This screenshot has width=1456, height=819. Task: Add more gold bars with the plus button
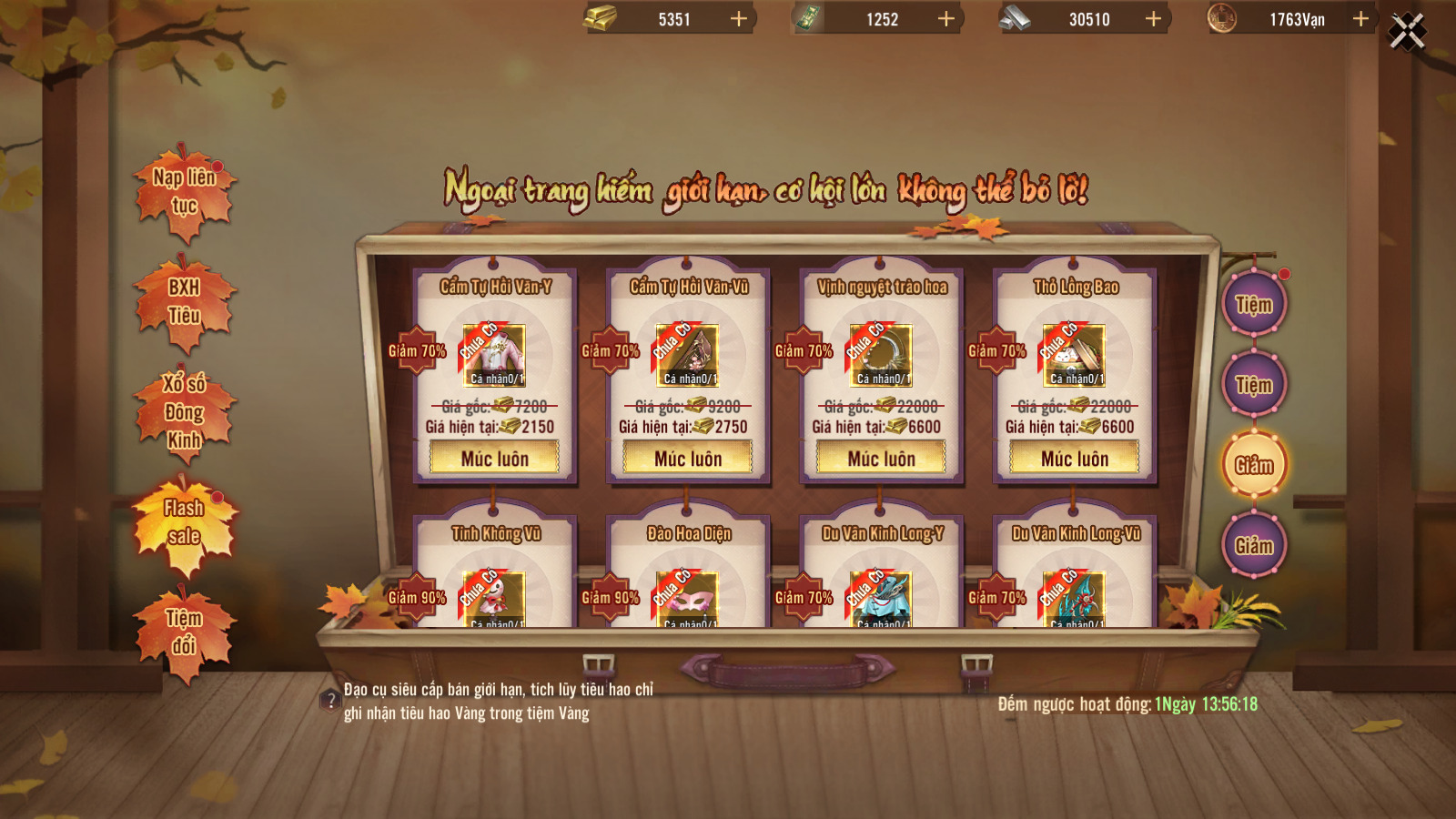point(739,19)
